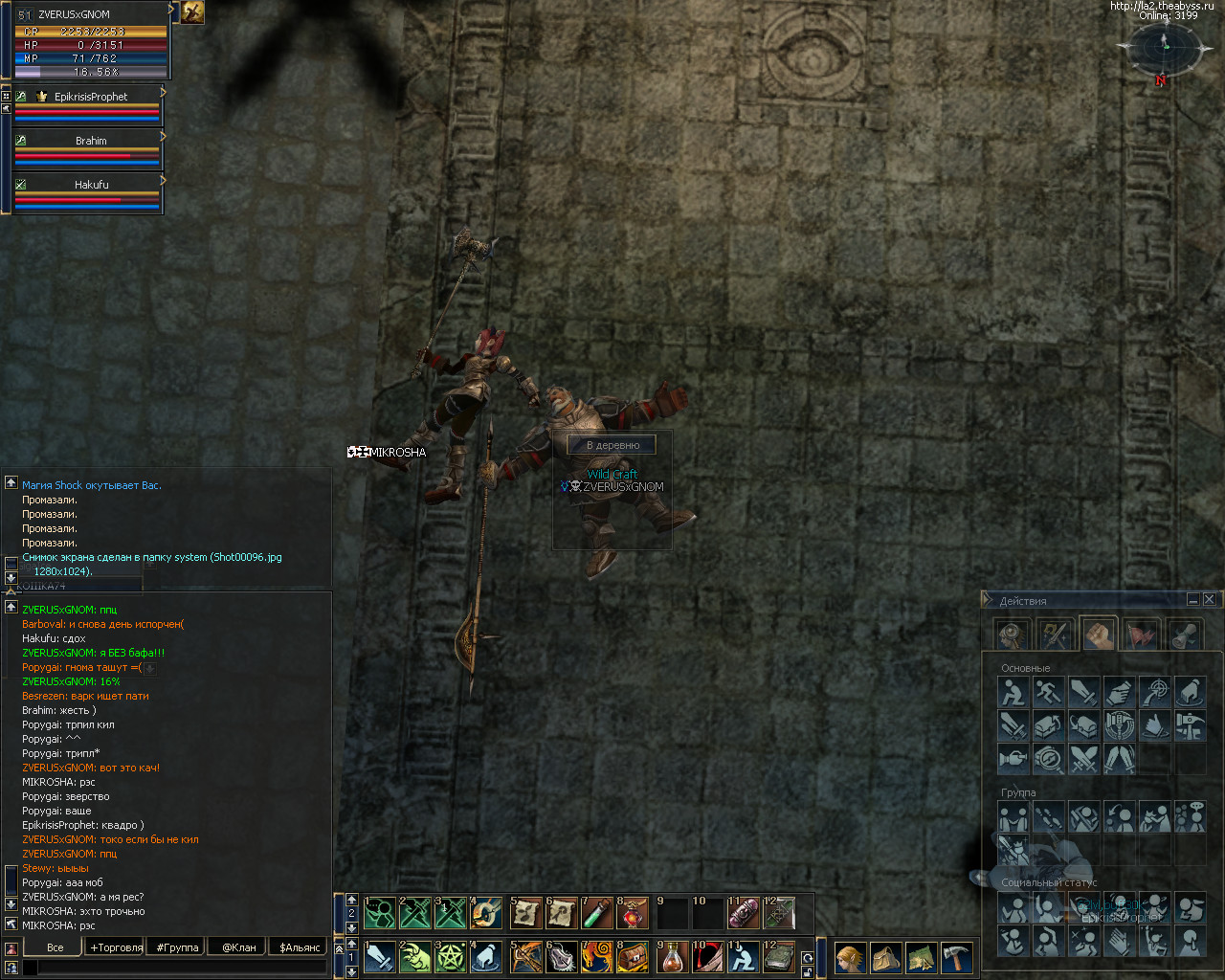Screen dimensions: 1225x980
Task: Select party member EpikrisisProphet
Action: (90, 98)
